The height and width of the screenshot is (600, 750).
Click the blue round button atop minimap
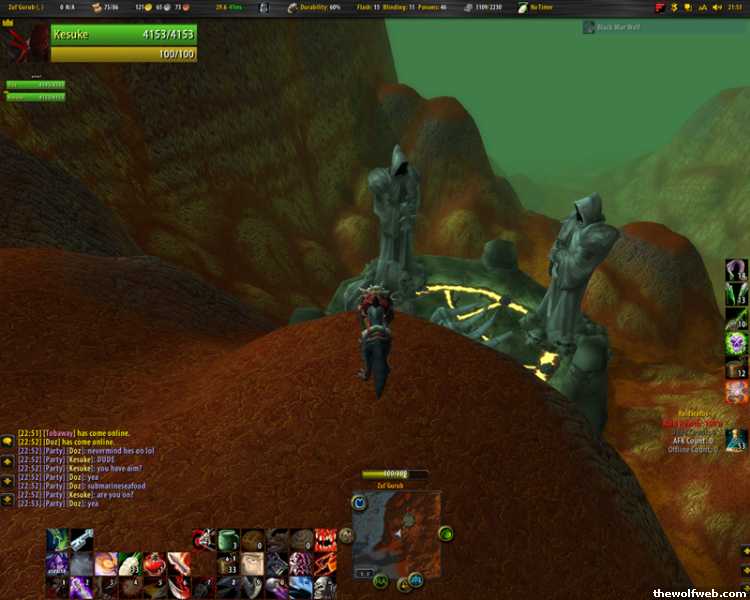(x=361, y=504)
